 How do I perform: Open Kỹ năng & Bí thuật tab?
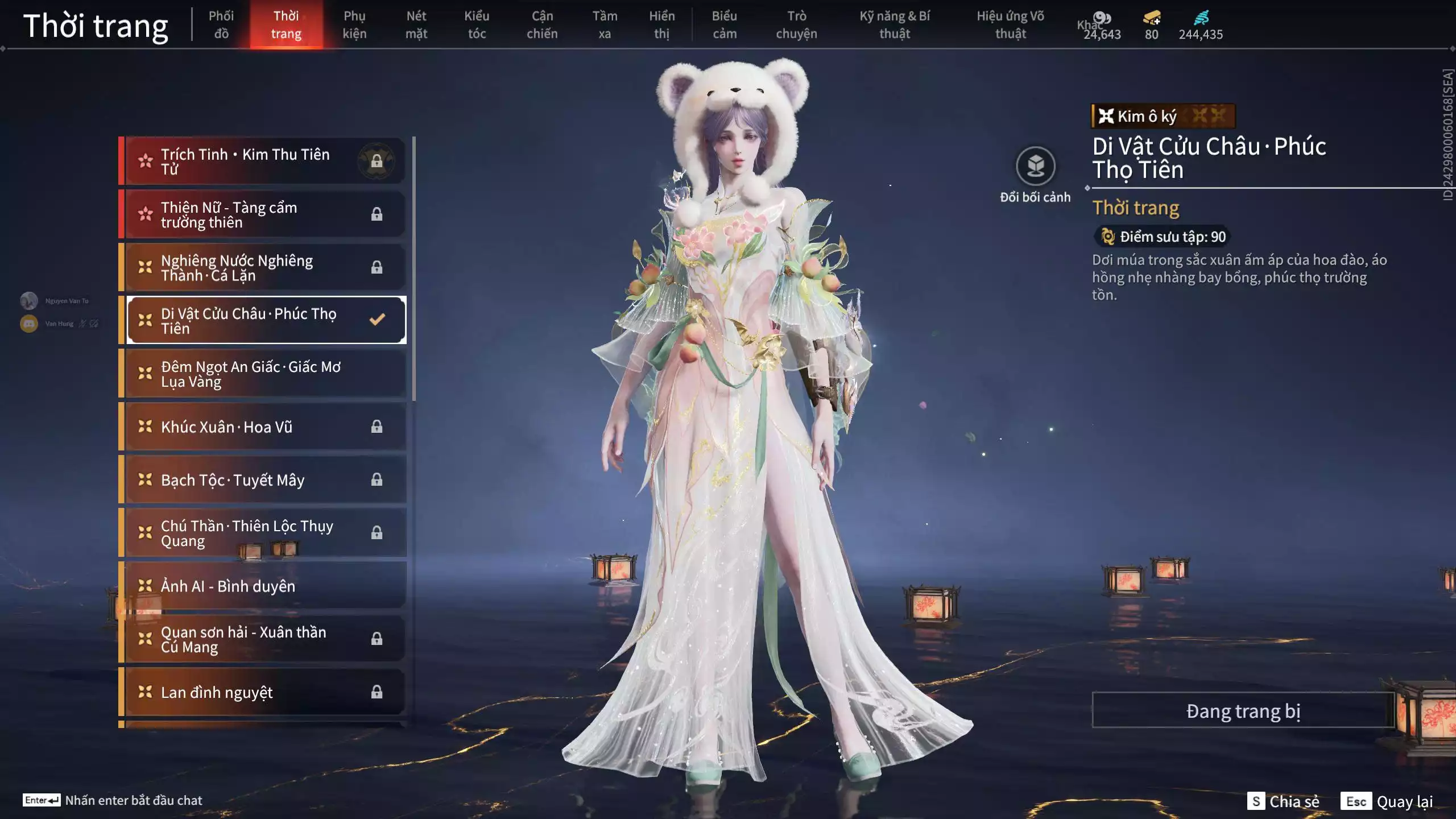point(895,24)
